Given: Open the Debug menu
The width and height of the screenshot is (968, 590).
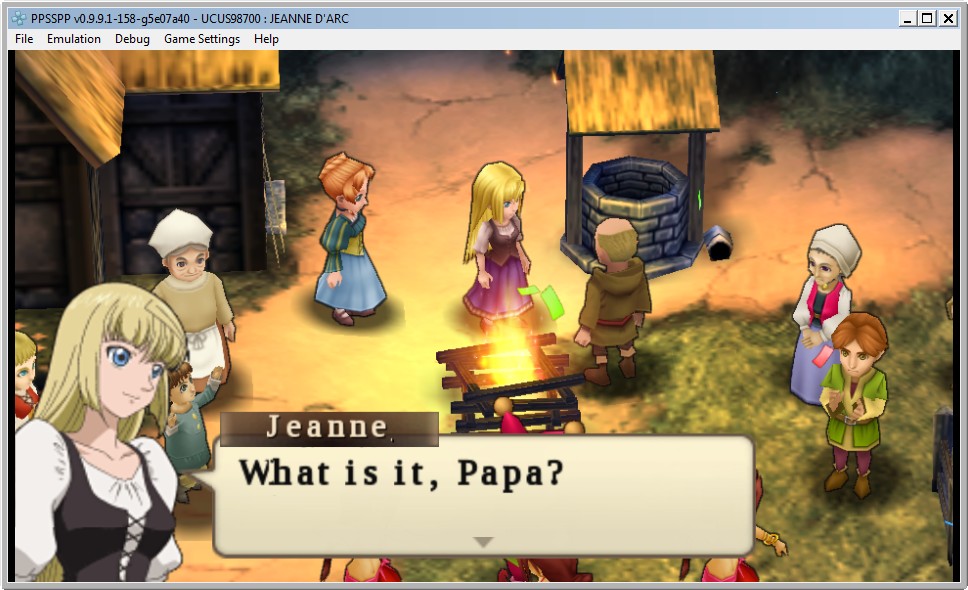Looking at the screenshot, I should (132, 39).
